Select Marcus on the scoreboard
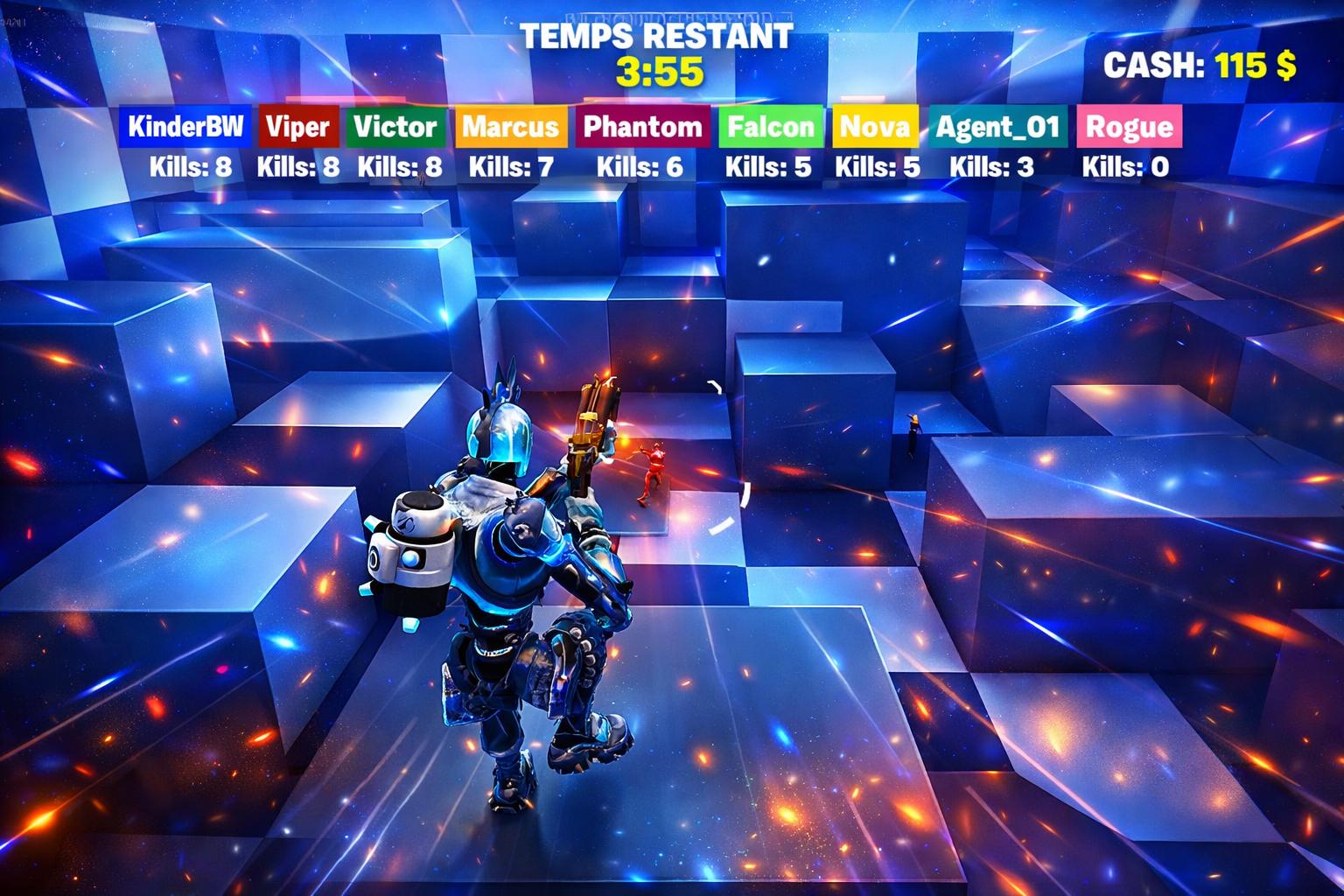 coord(510,127)
